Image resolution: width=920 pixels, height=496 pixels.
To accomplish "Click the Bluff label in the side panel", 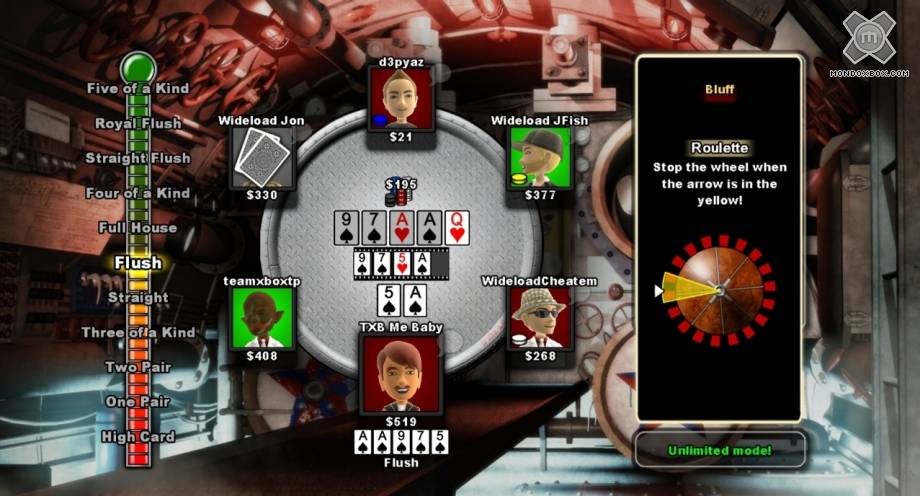I will (x=719, y=90).
